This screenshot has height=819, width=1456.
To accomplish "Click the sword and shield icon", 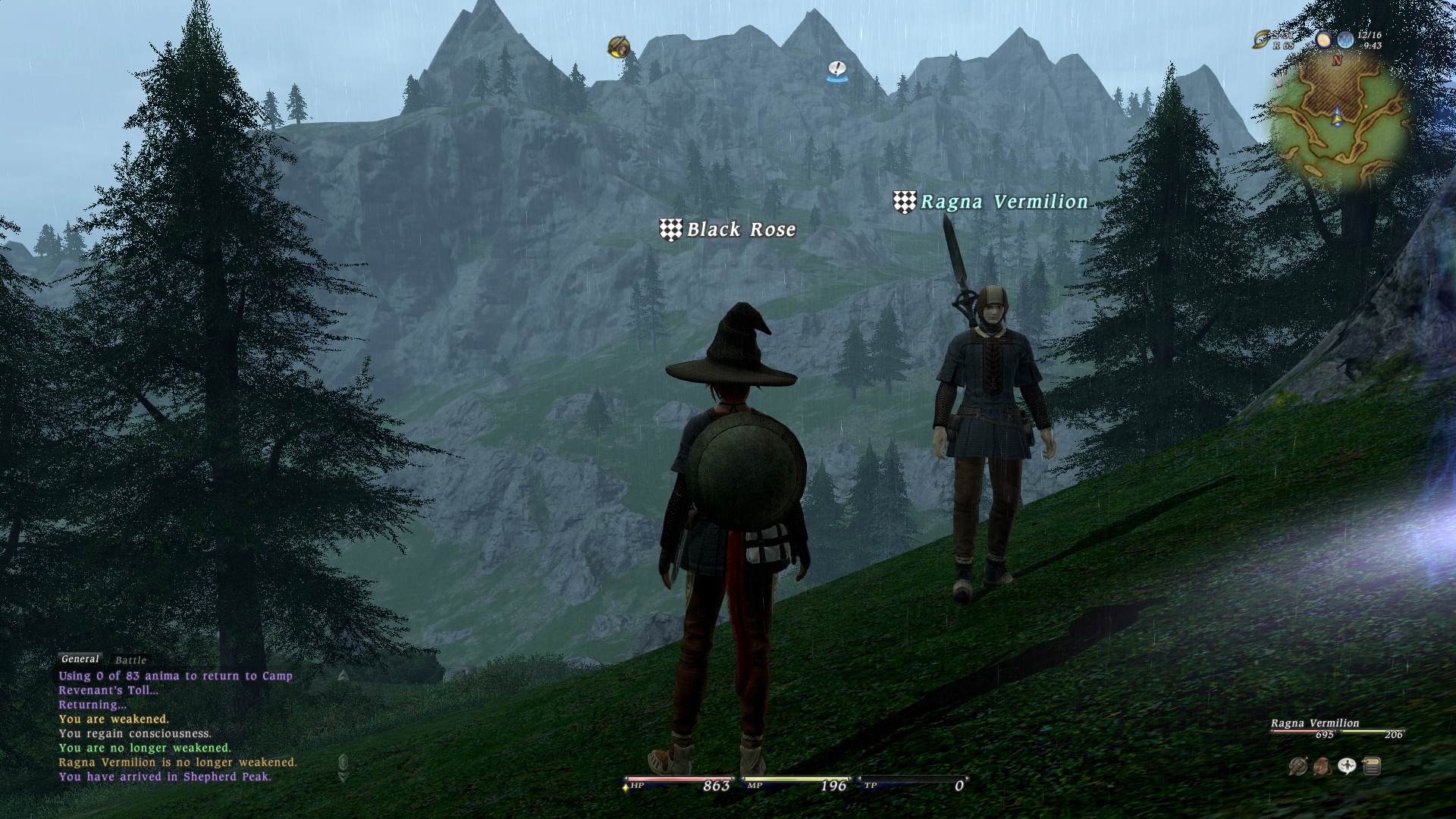I will point(1298,766).
